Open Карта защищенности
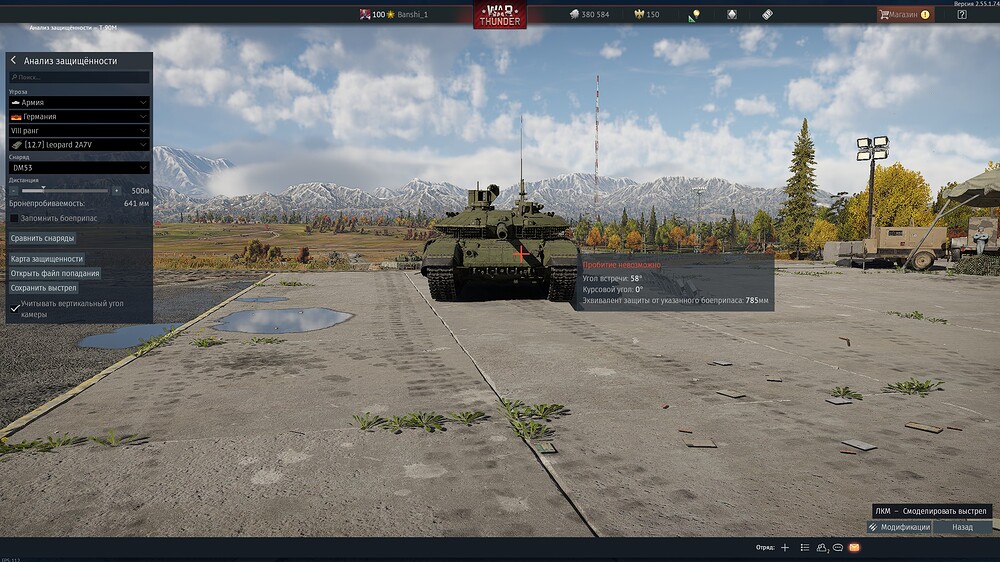 (x=47, y=259)
